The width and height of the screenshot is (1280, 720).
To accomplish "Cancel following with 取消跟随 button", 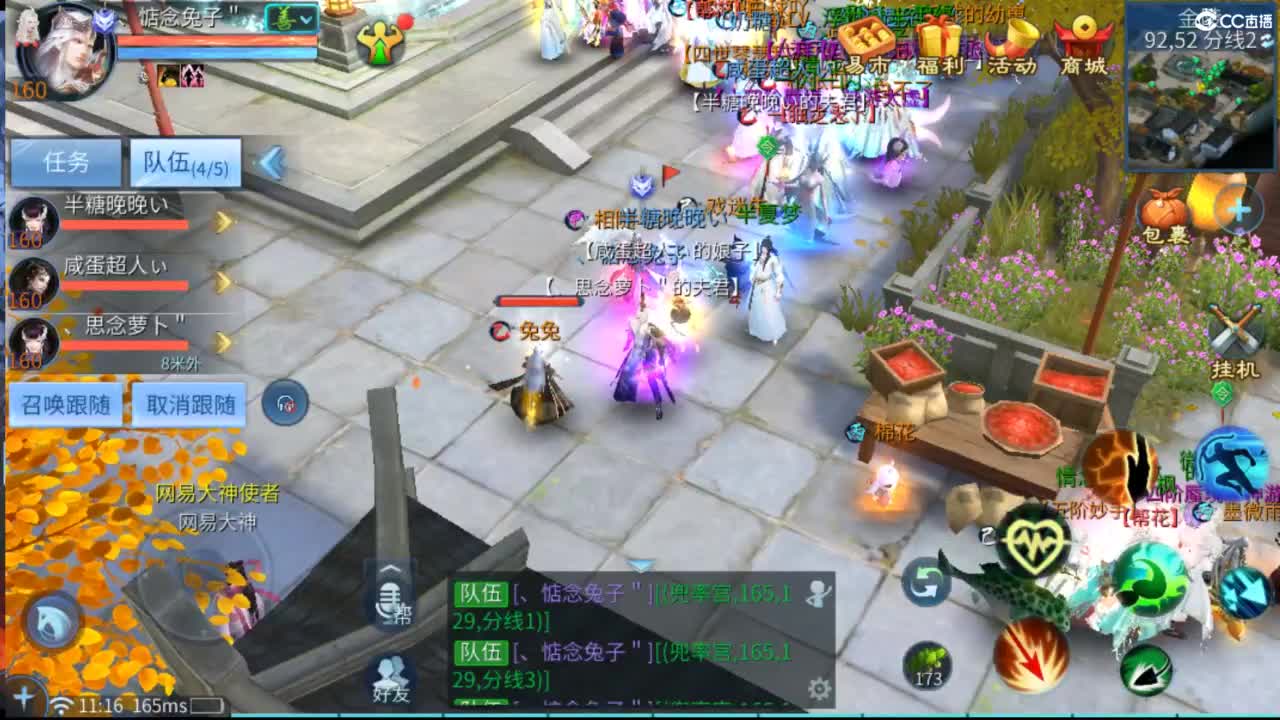I will 190,403.
